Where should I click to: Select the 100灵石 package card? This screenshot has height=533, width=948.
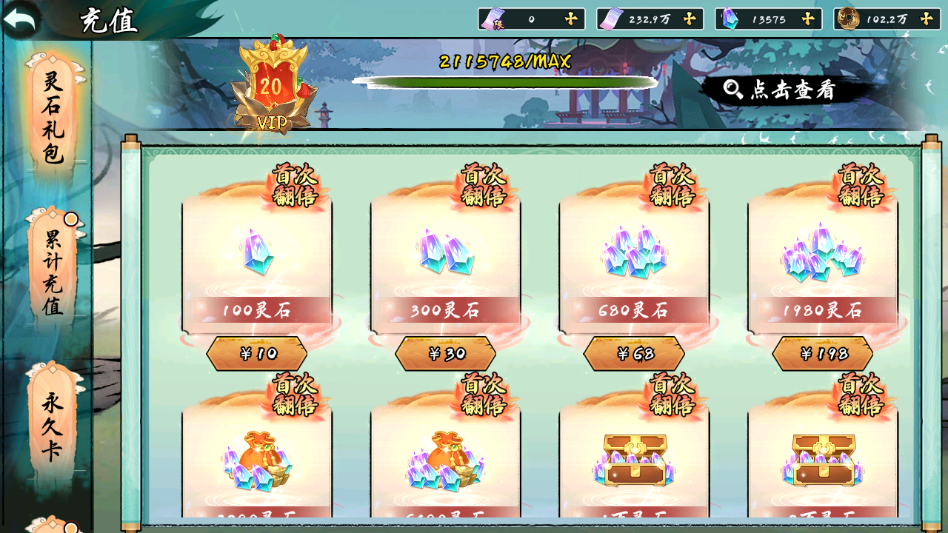click(257, 260)
